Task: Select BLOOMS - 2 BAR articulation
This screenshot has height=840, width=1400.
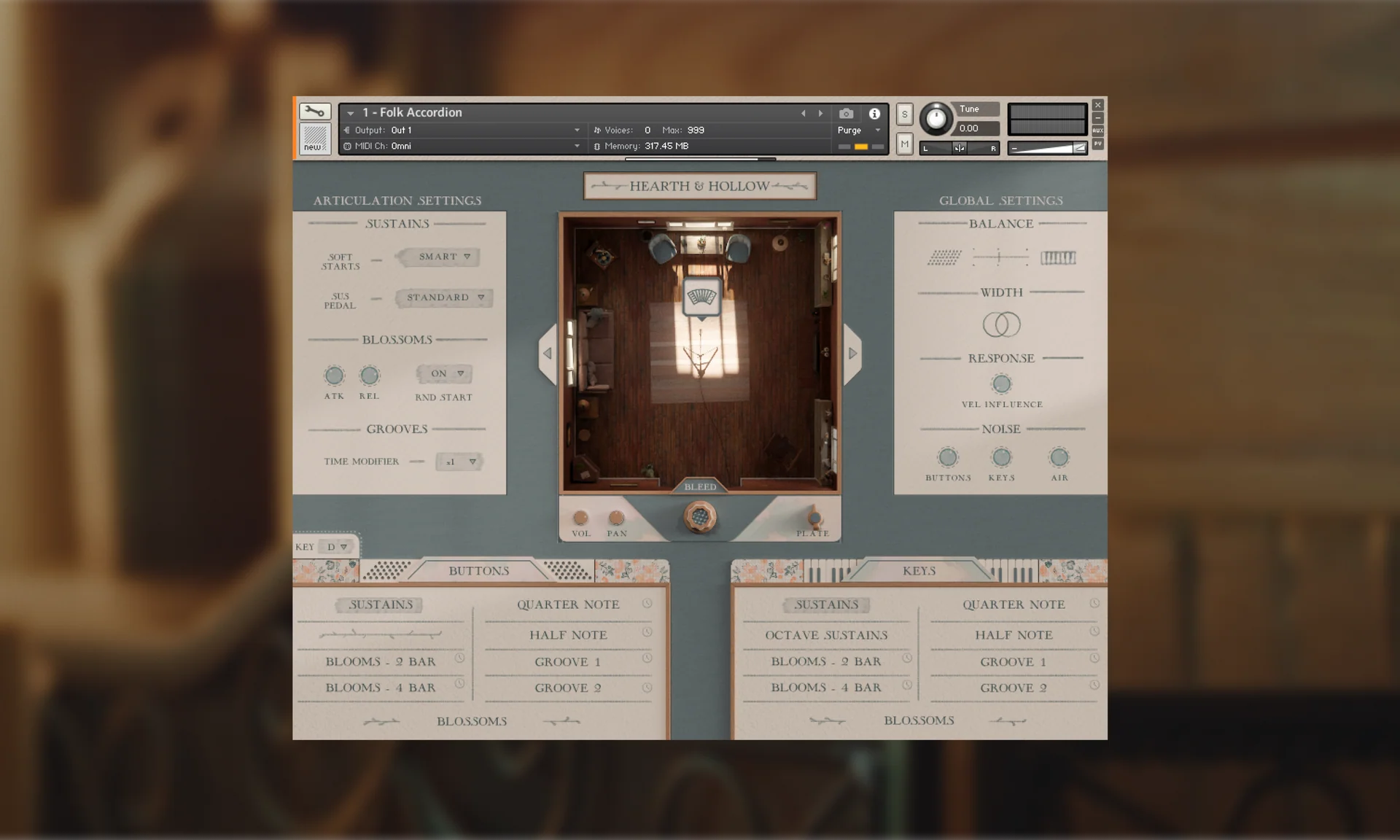Action: 380,661
